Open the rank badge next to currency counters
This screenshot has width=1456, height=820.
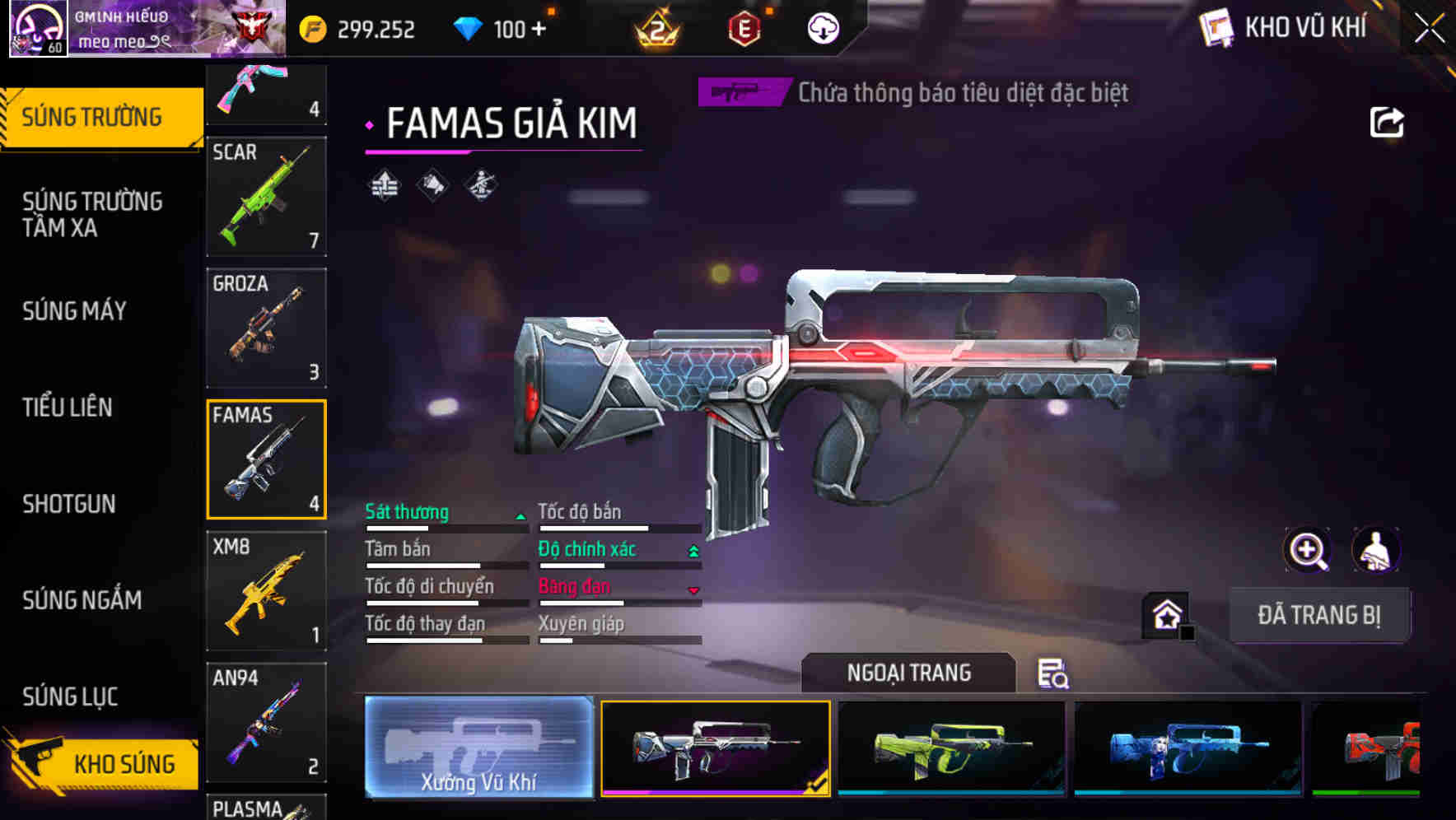point(659,28)
